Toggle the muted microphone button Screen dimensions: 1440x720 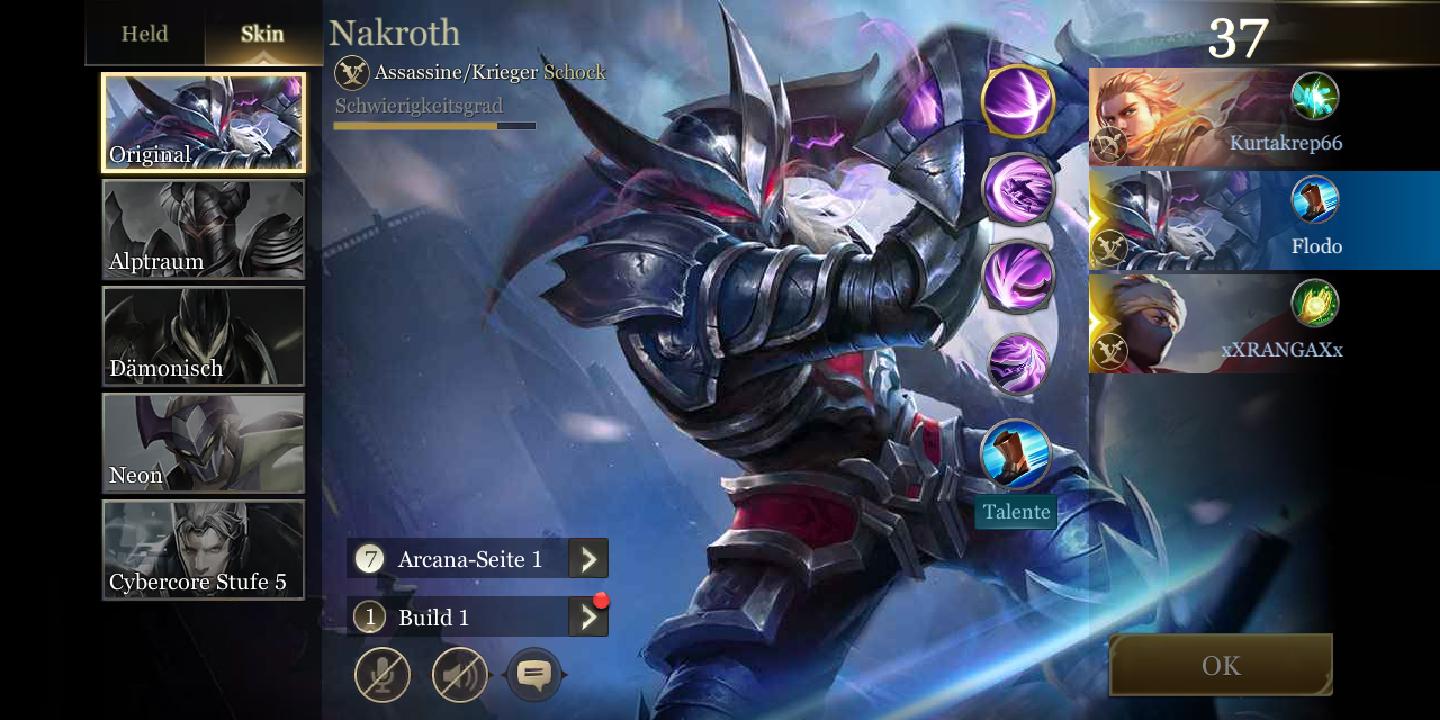(382, 675)
